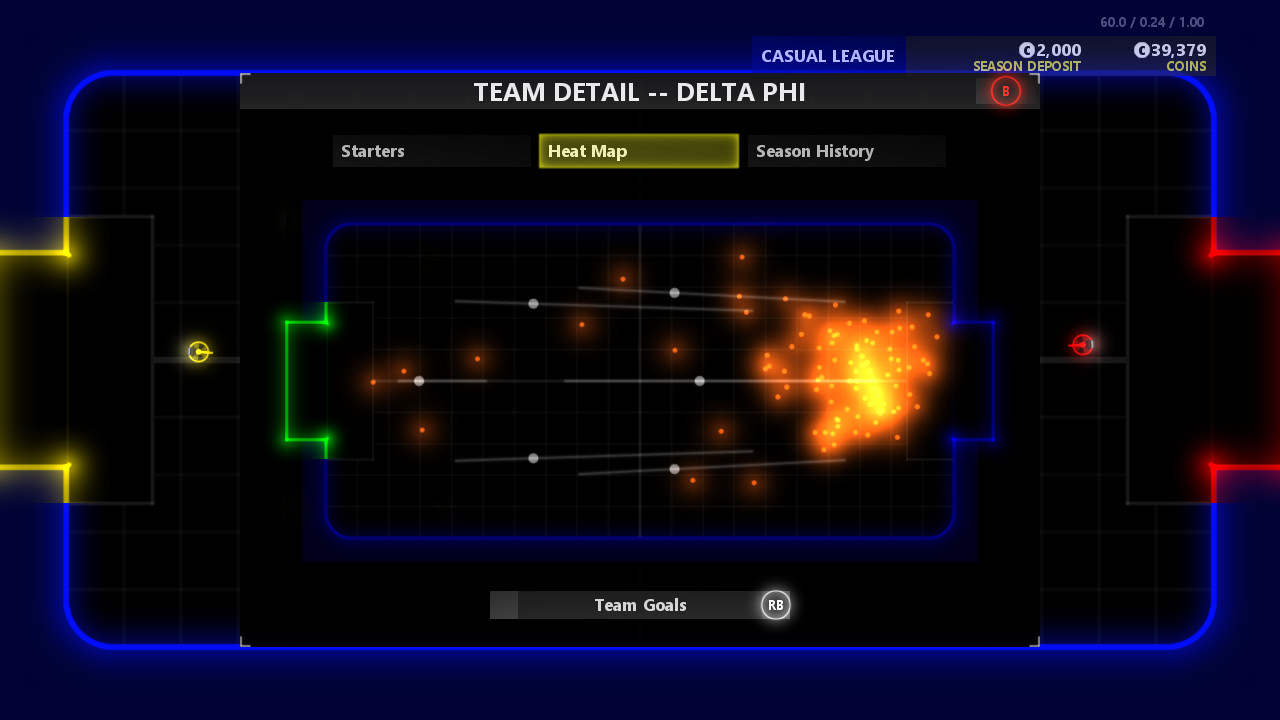The width and height of the screenshot is (1280, 720).
Task: Click the stats readout 60.0 / 0.24 / 1.00
Action: tap(1150, 21)
